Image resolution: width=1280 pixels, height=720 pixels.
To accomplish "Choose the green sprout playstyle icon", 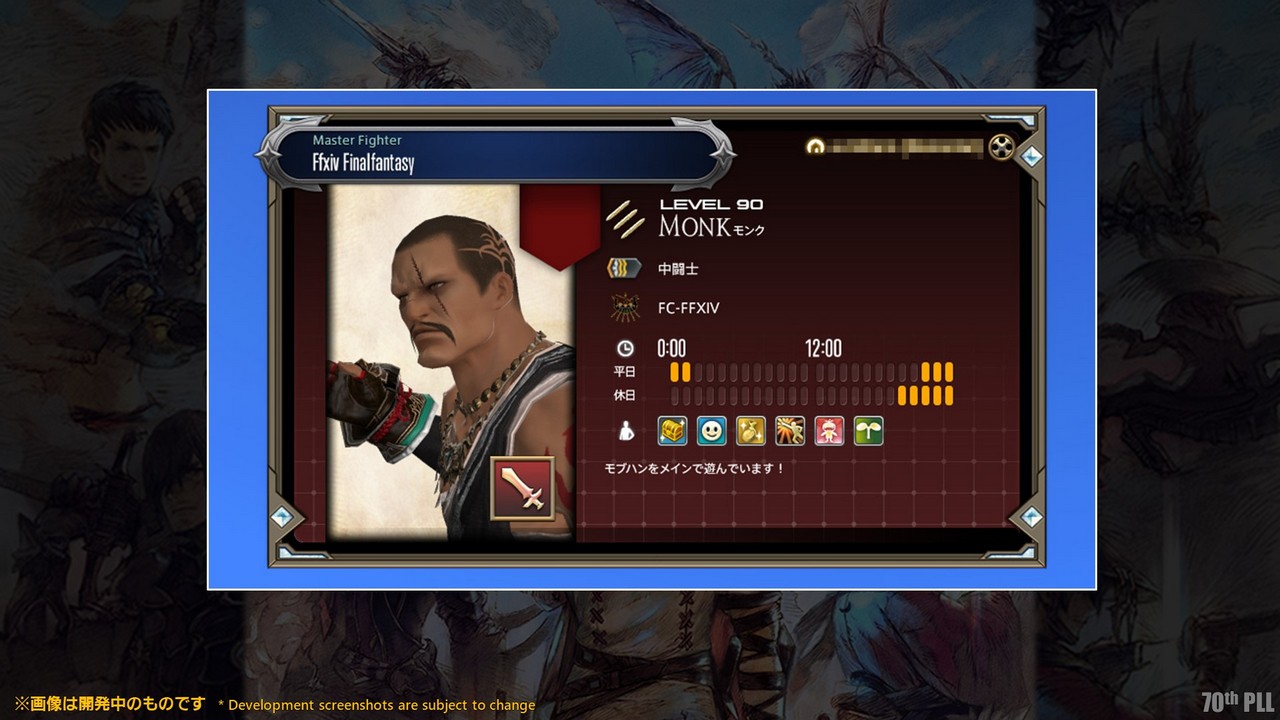I will tap(868, 431).
